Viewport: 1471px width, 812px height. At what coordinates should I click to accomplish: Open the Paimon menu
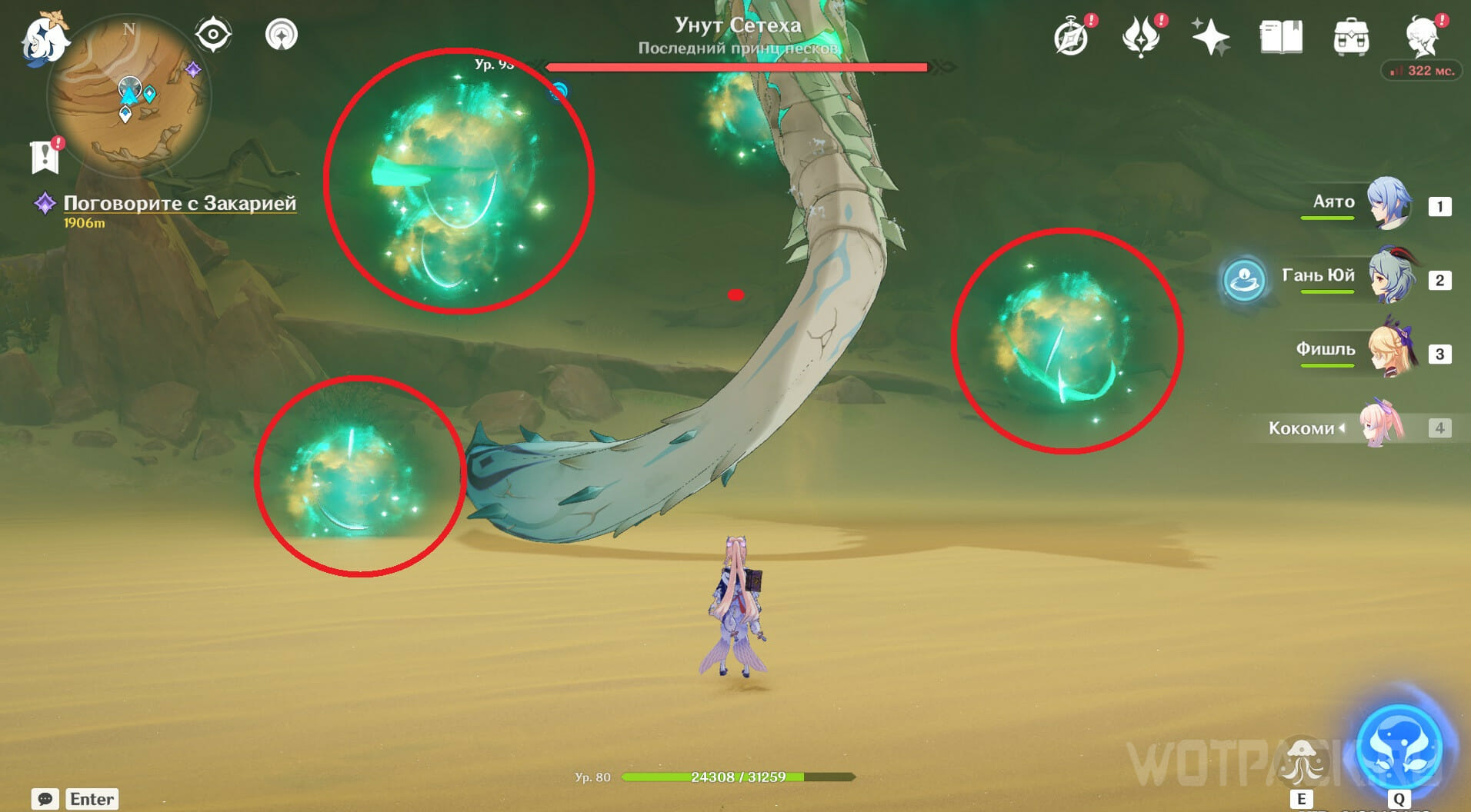[x=44, y=38]
